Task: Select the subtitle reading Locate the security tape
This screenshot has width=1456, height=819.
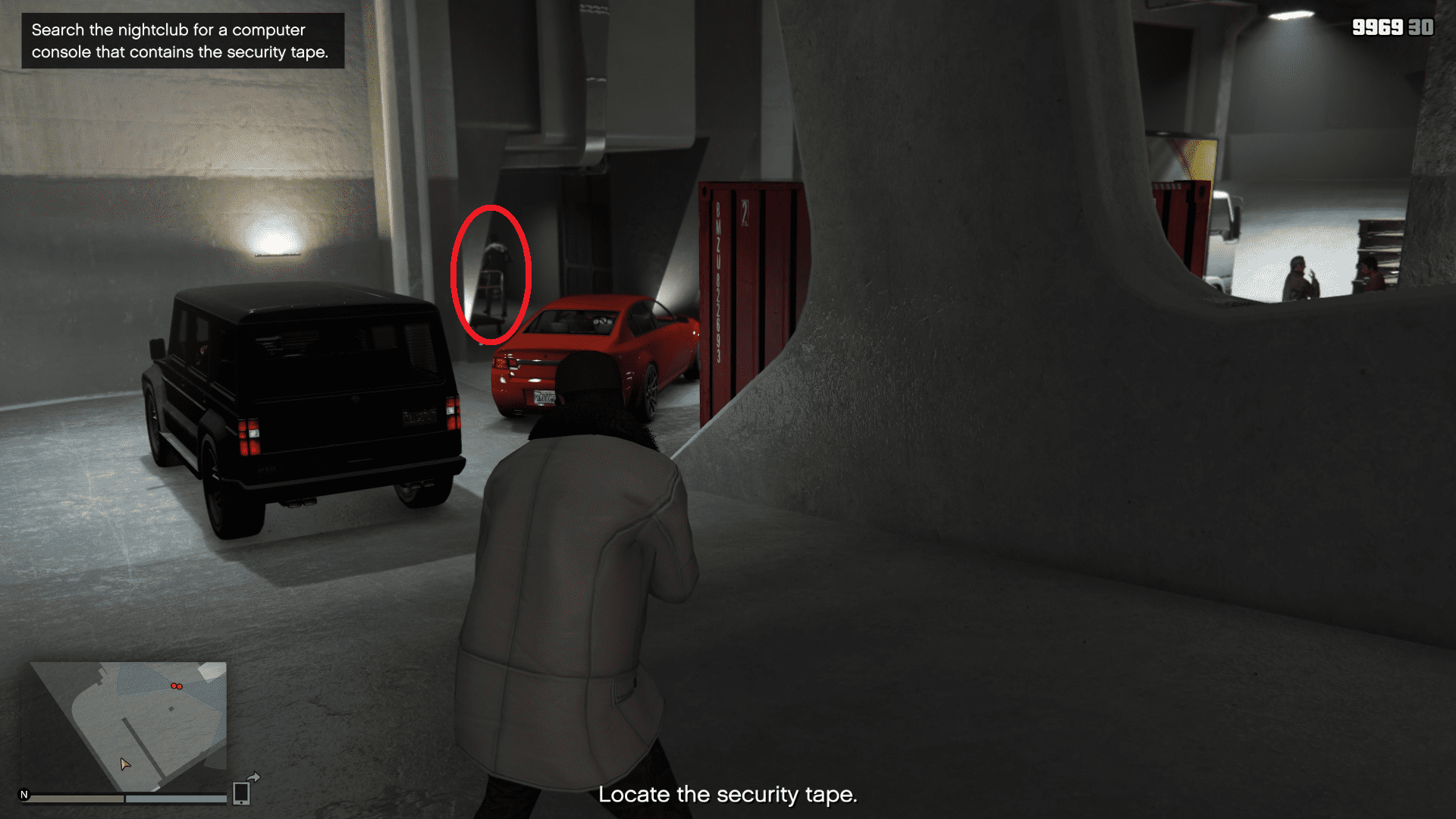Action: point(728,794)
